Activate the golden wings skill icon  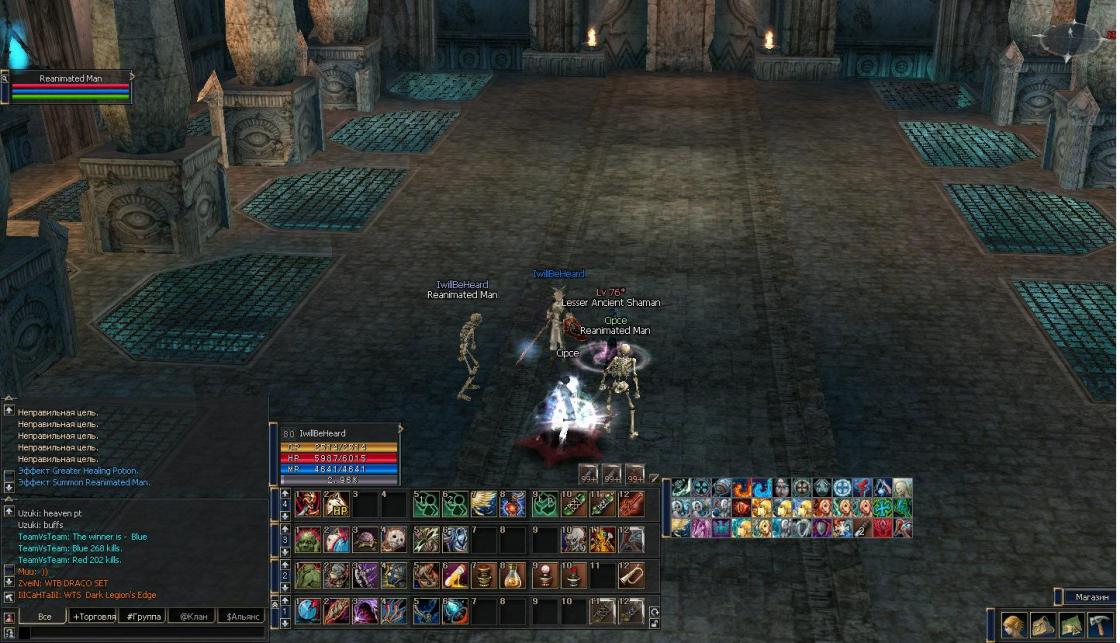(x=484, y=503)
